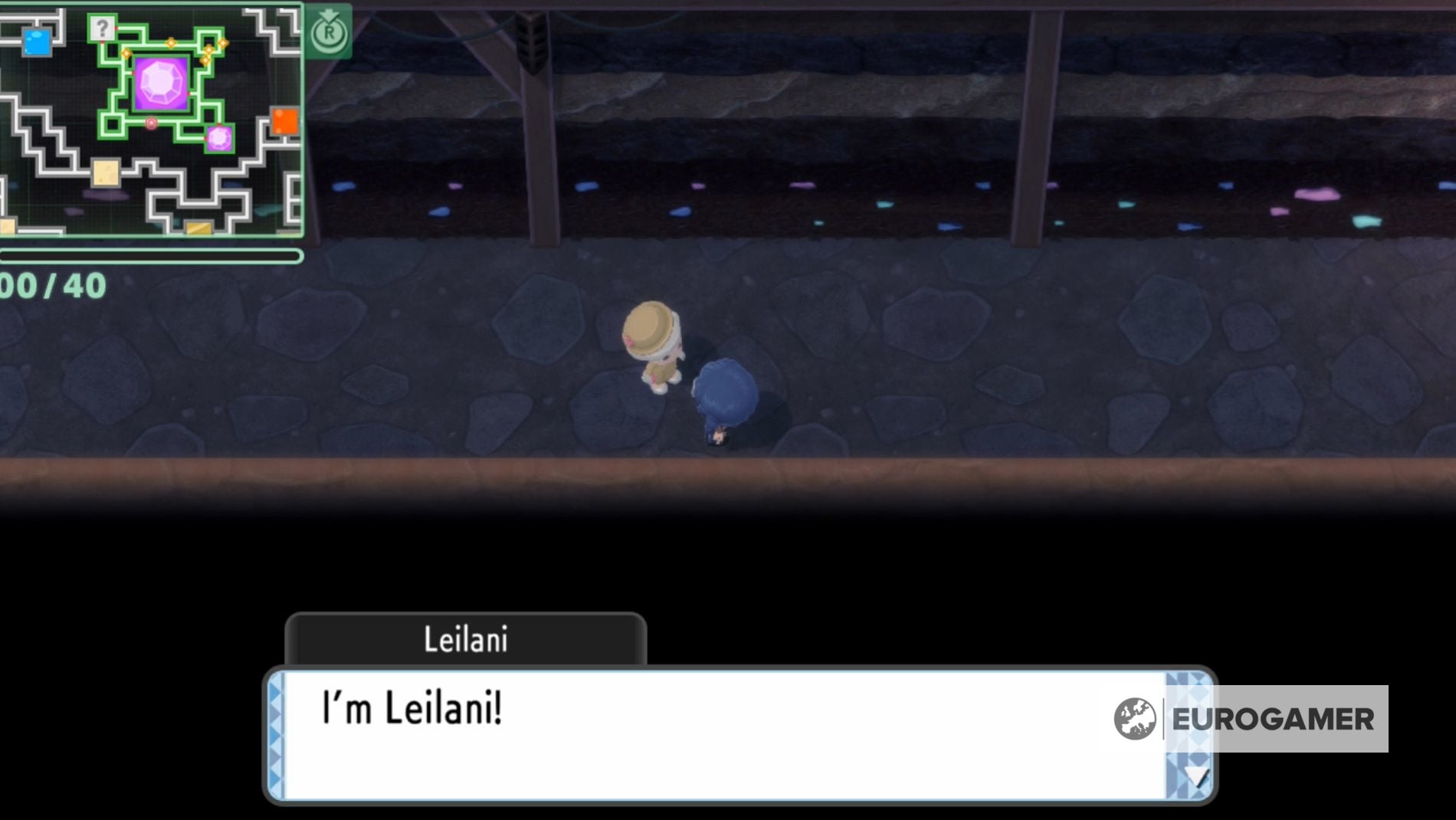Select the blue triangle pattern on the dialogue edge
The width and height of the screenshot is (1456, 820).
coord(277,728)
